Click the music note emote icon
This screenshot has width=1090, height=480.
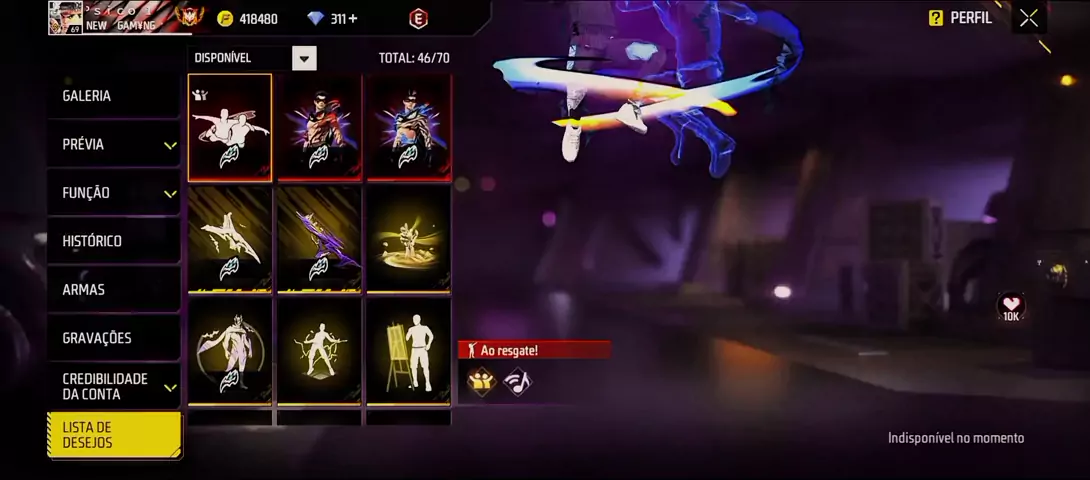(x=517, y=381)
